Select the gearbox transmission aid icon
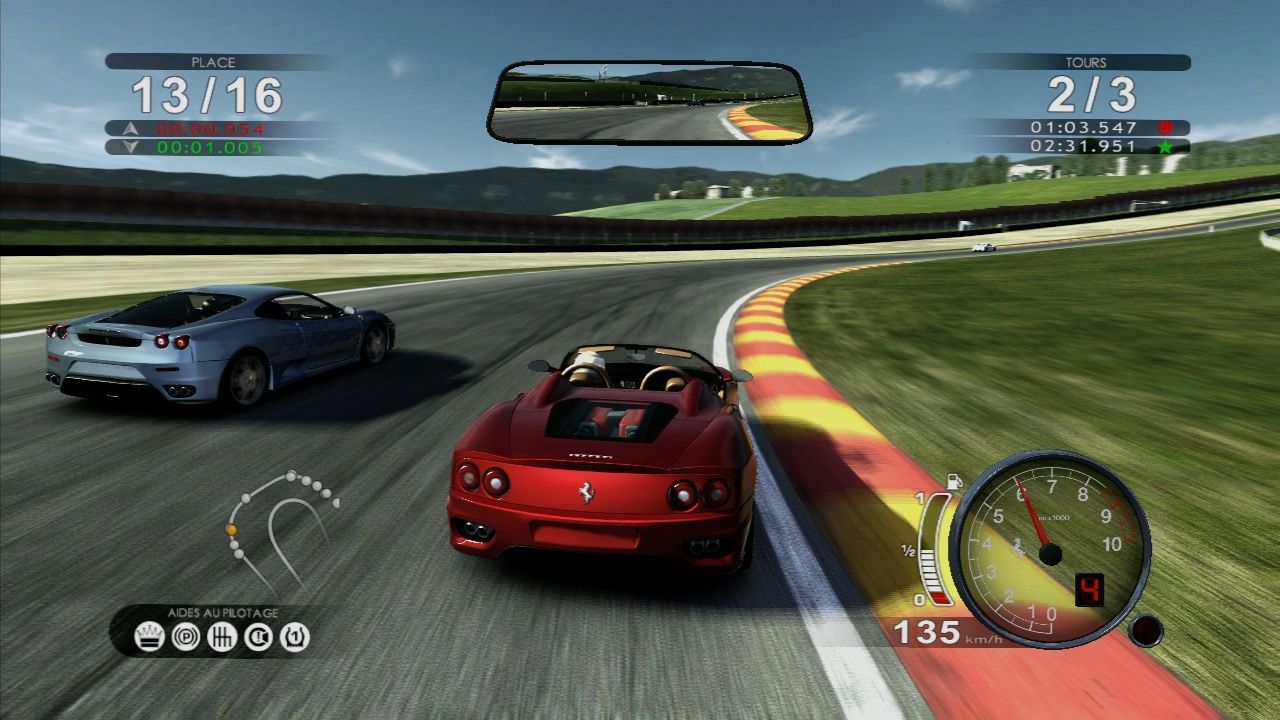Screen dimensions: 1280x720 (x=222, y=637)
